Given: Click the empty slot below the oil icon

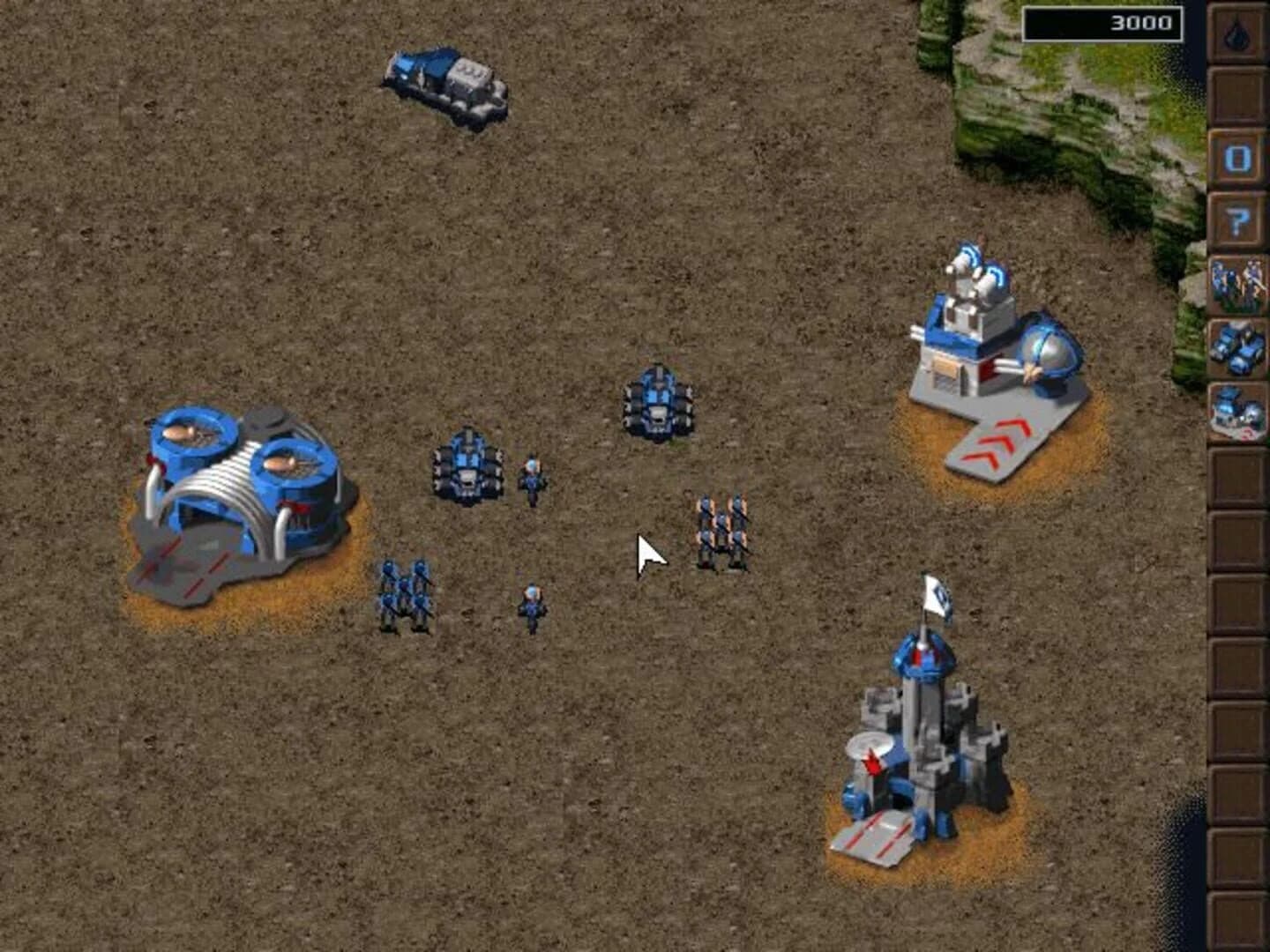Looking at the screenshot, I should pos(1237,93).
